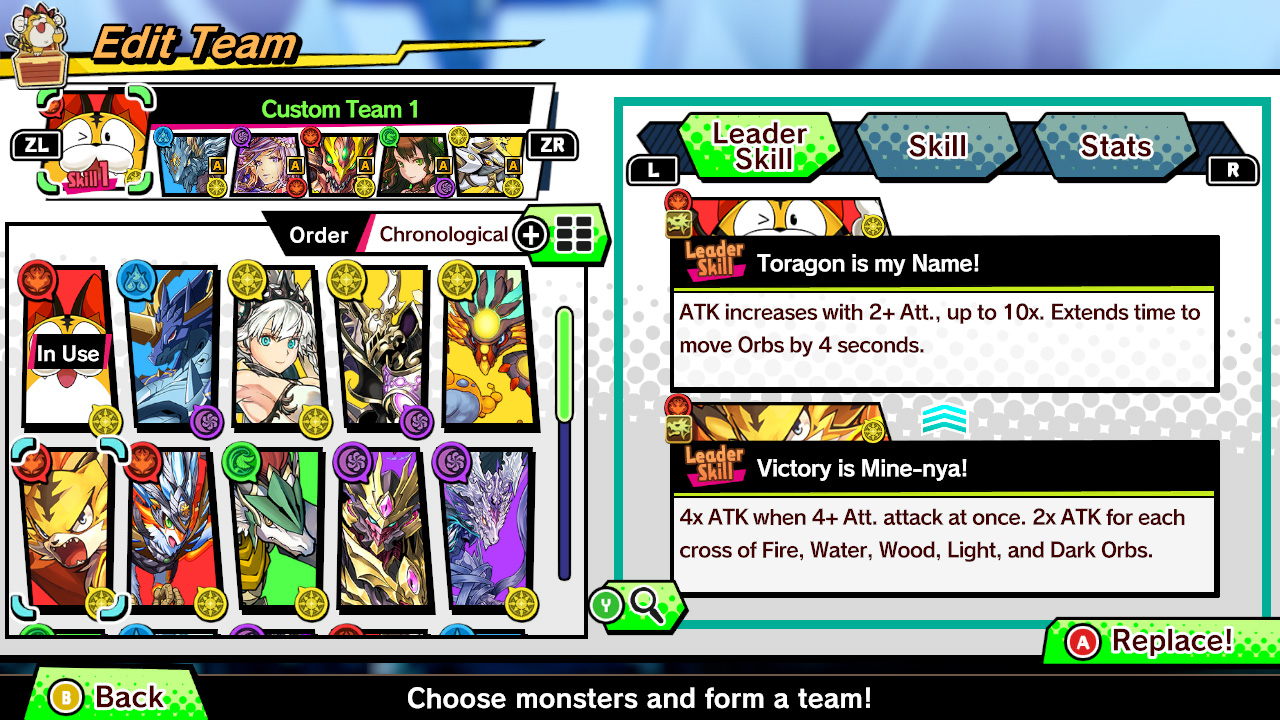This screenshot has height=720, width=1280.
Task: Open the Chronological sort order selector
Action: [443, 234]
